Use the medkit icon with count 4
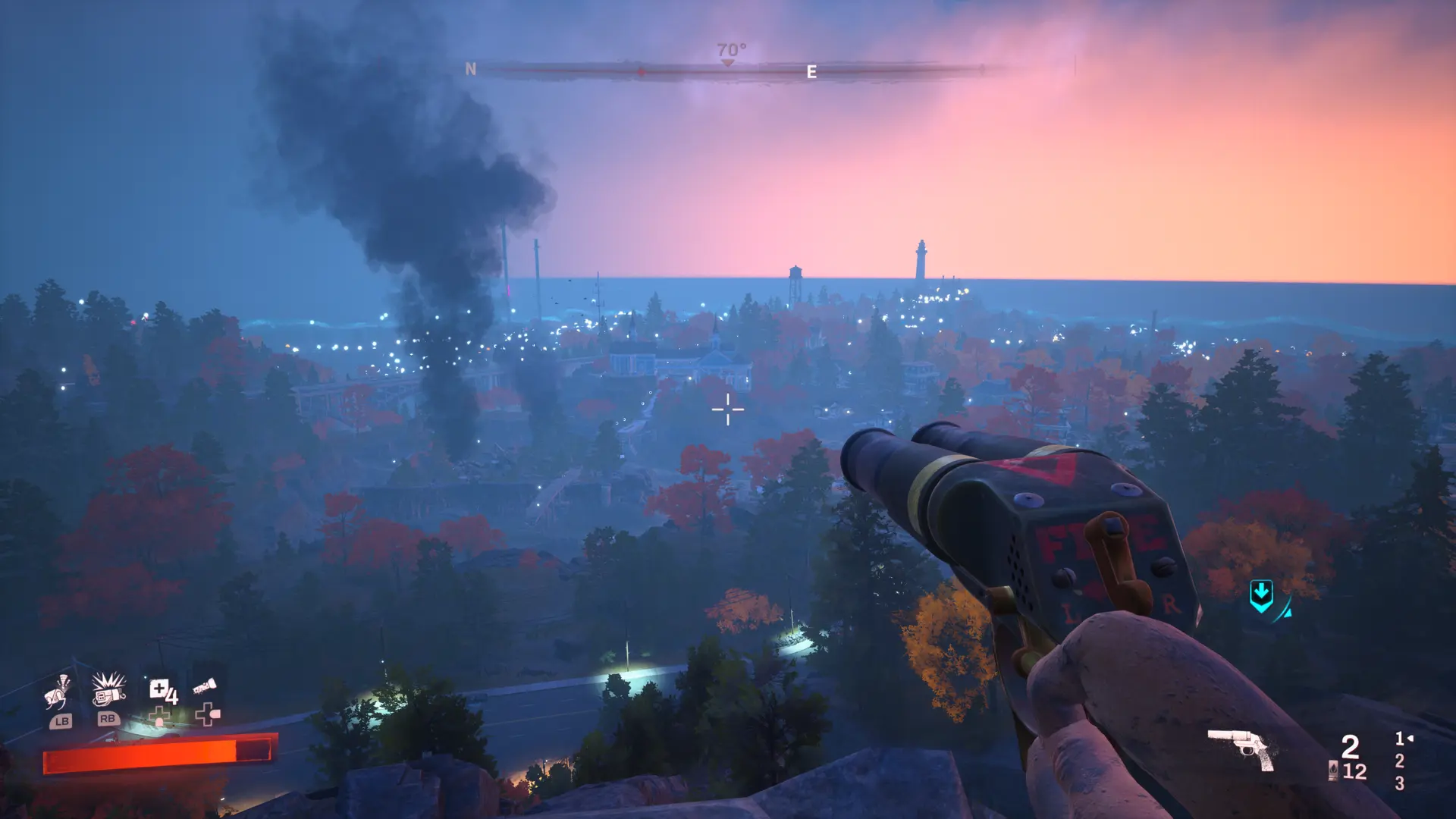The image size is (1456, 819). [x=162, y=691]
